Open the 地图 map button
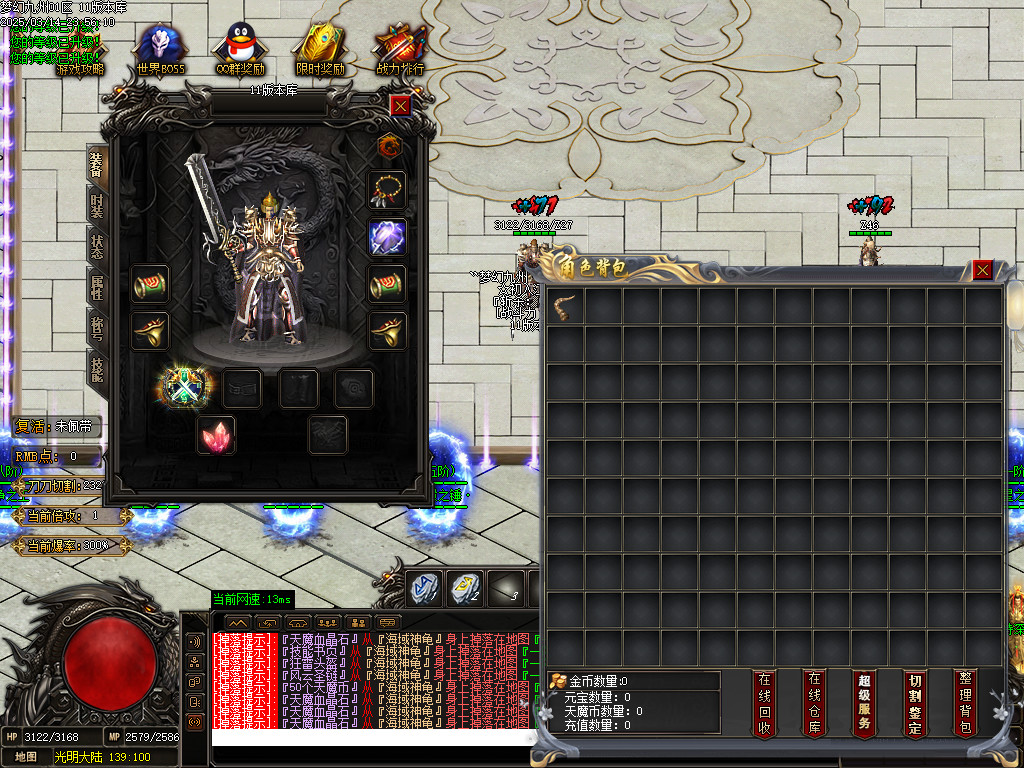The image size is (1024, 768). 26,757
